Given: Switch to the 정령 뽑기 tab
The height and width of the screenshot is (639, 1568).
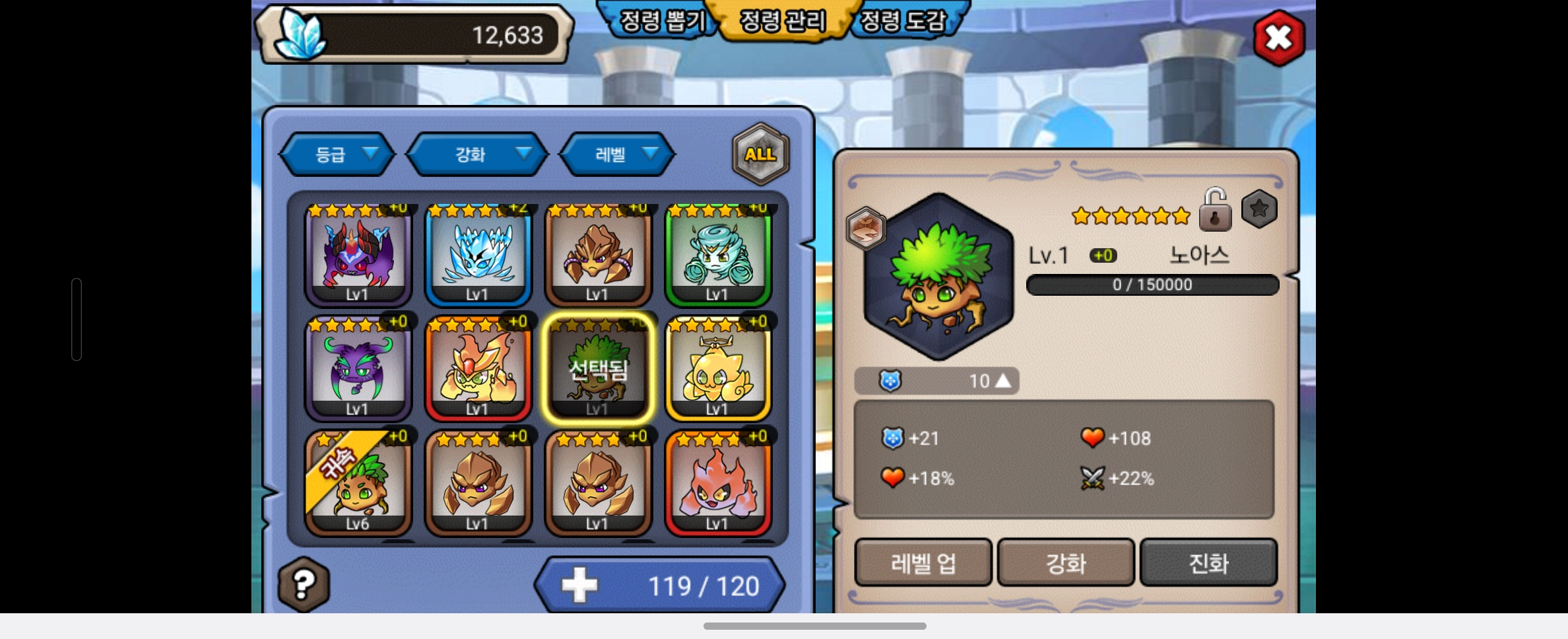Looking at the screenshot, I should point(661,21).
